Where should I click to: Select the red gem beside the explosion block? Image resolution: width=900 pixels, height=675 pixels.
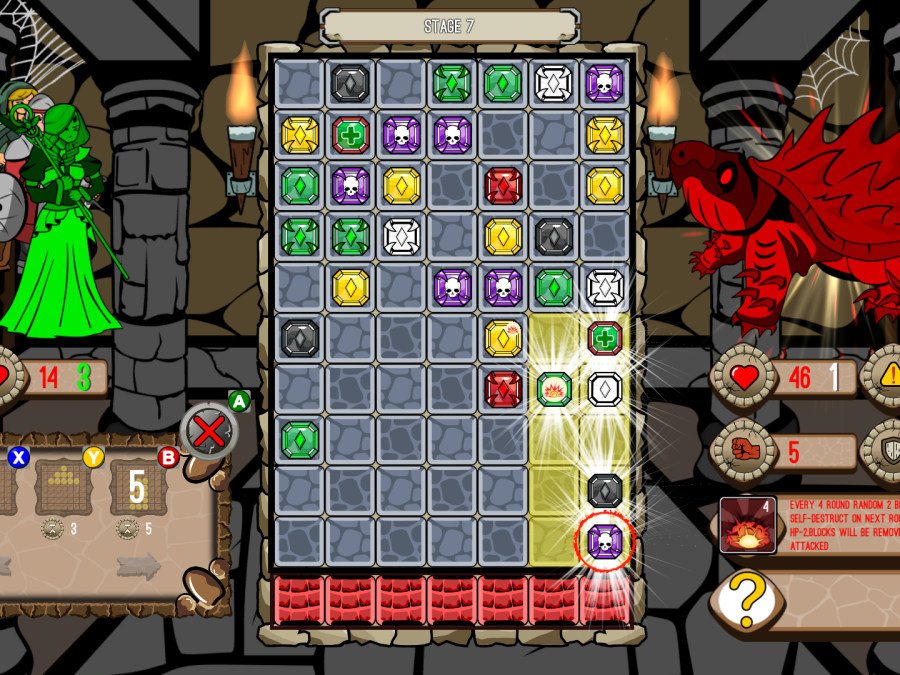(503, 389)
